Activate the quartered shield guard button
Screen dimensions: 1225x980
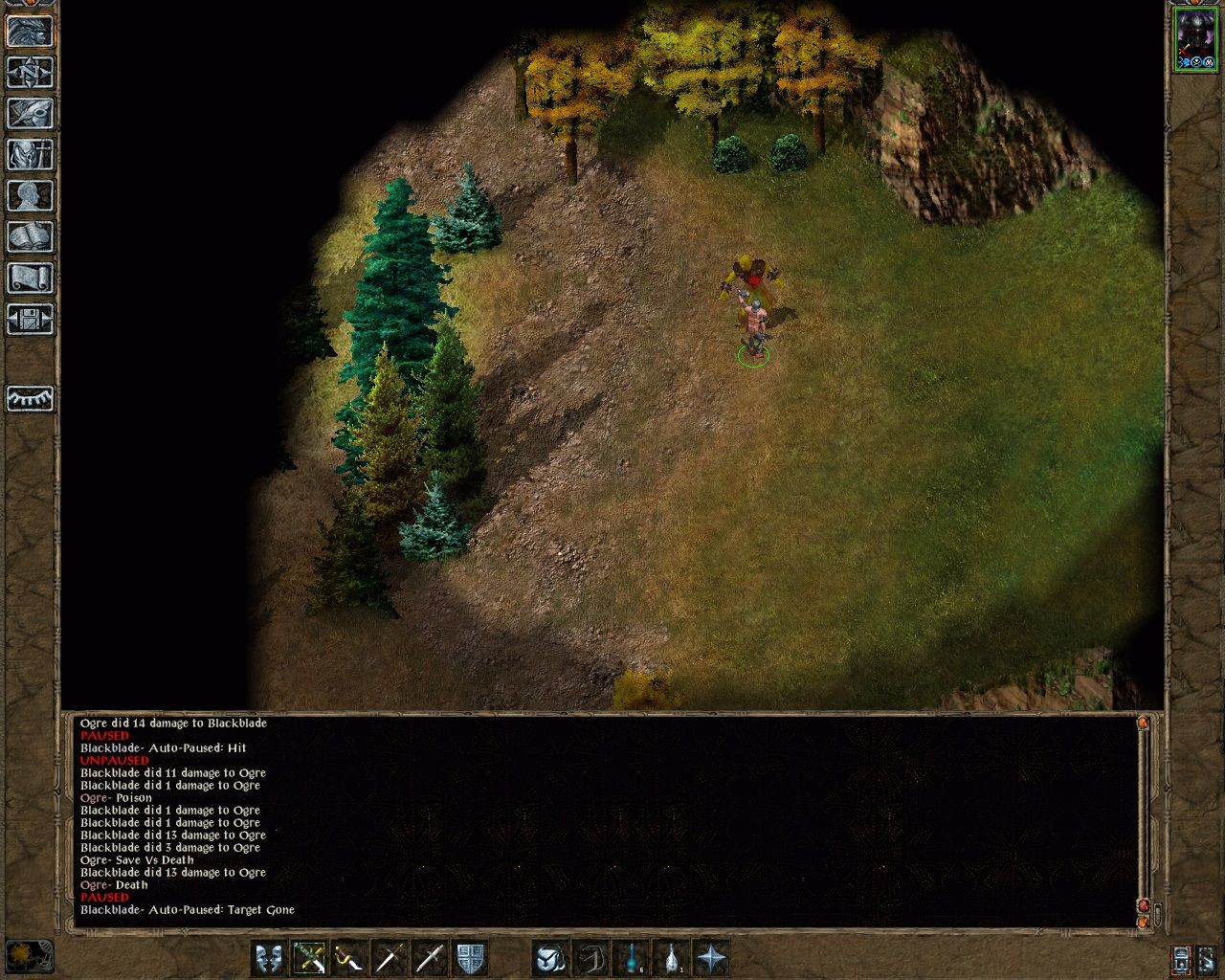[x=470, y=958]
